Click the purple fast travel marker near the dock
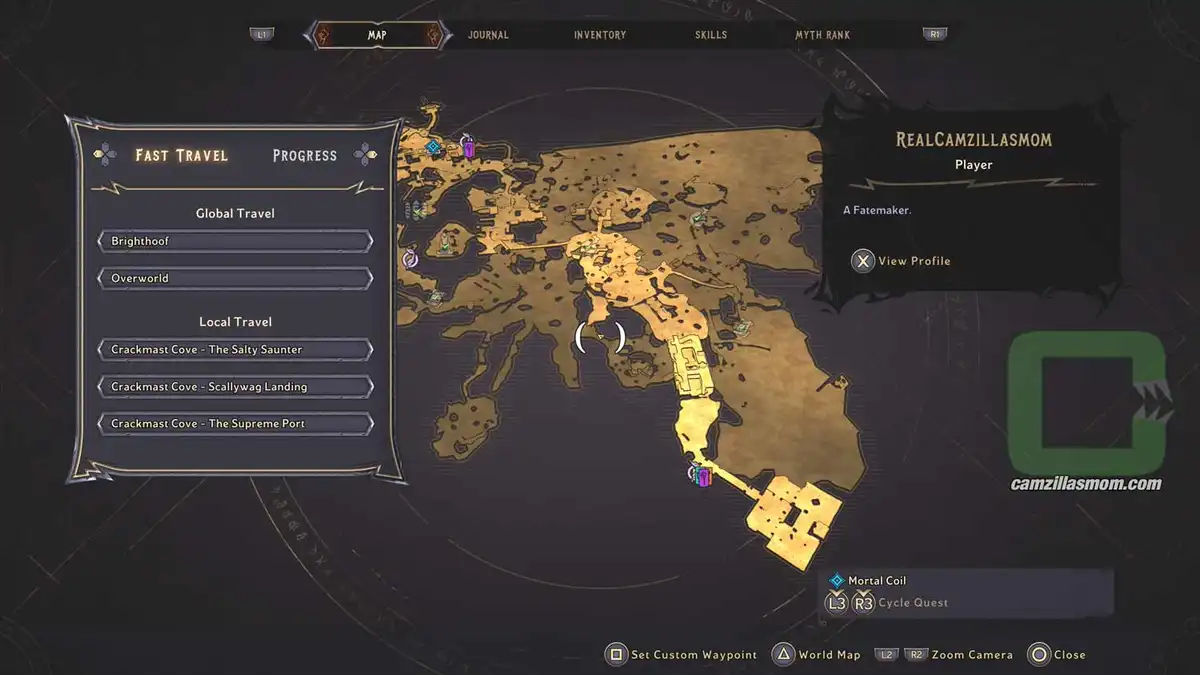This screenshot has height=675, width=1200. tap(703, 476)
